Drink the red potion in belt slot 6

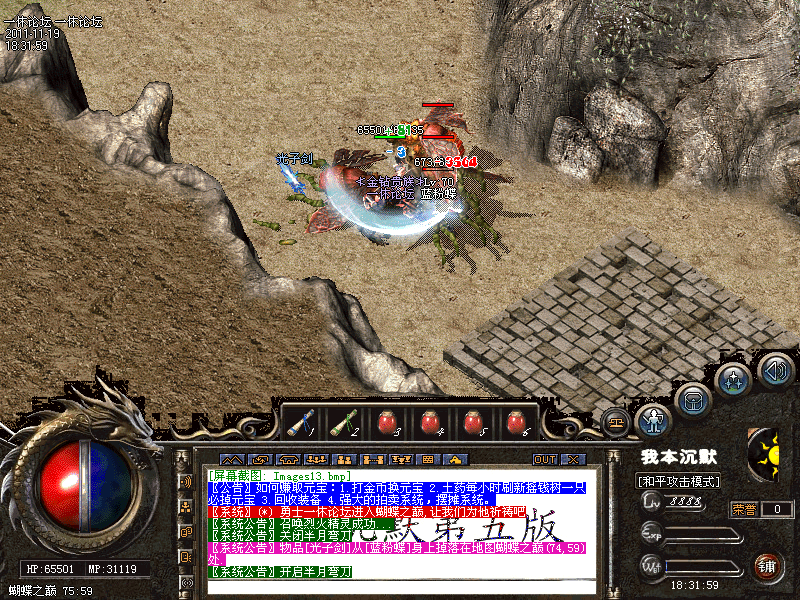pyautogui.click(x=516, y=424)
